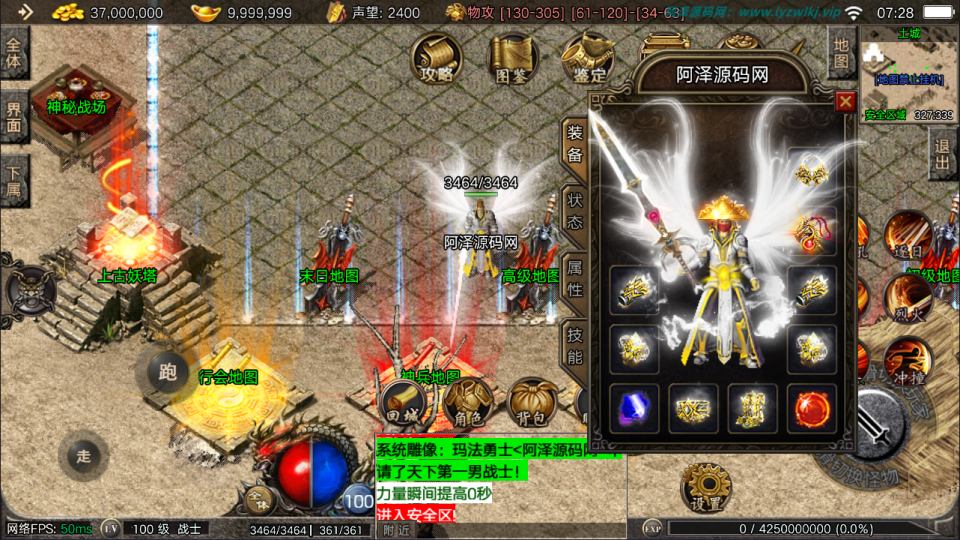Select the red orb equipment slot
Screen dimensions: 960x540
pyautogui.click(x=811, y=408)
